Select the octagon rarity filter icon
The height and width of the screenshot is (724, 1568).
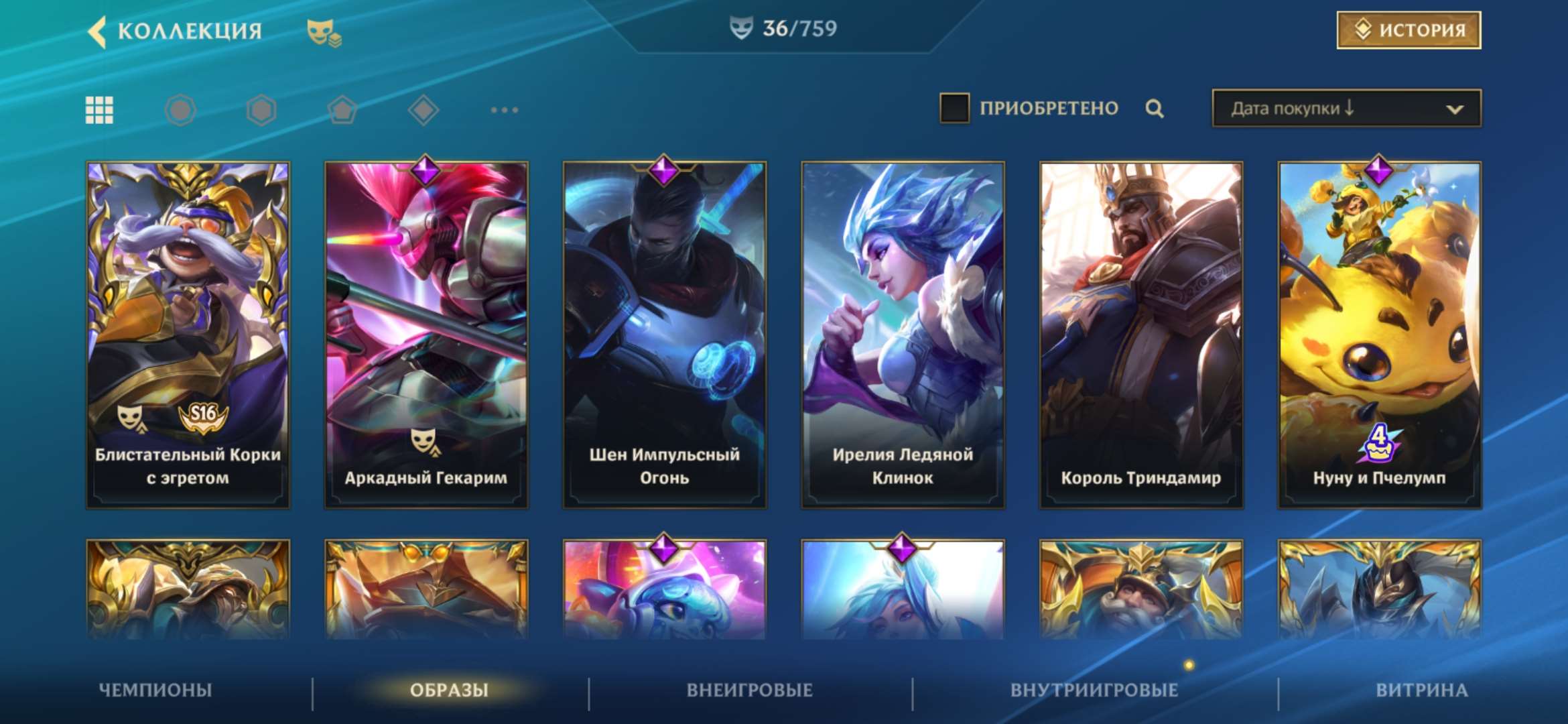pos(180,109)
